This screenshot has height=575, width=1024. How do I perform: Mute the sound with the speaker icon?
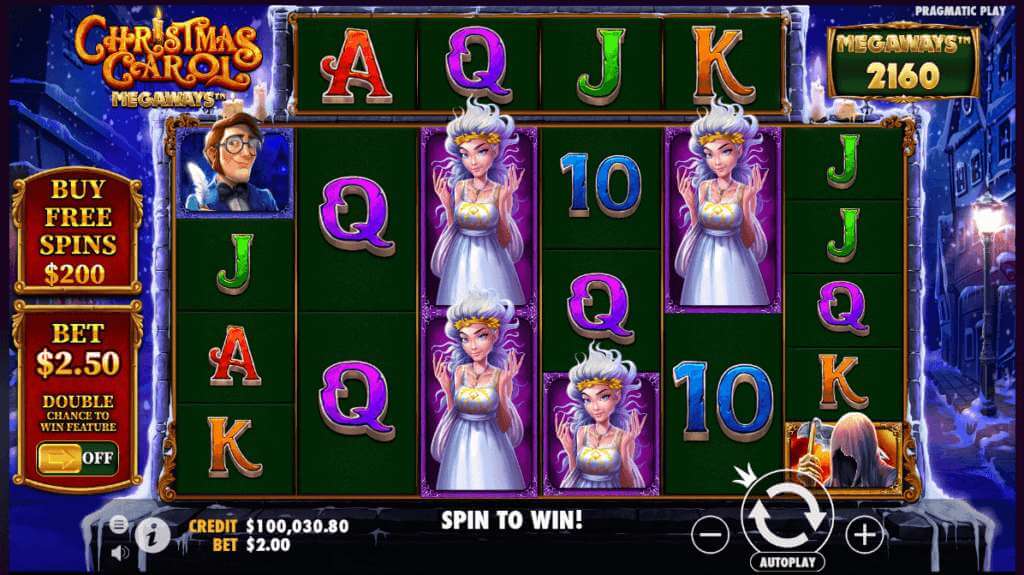(120, 552)
